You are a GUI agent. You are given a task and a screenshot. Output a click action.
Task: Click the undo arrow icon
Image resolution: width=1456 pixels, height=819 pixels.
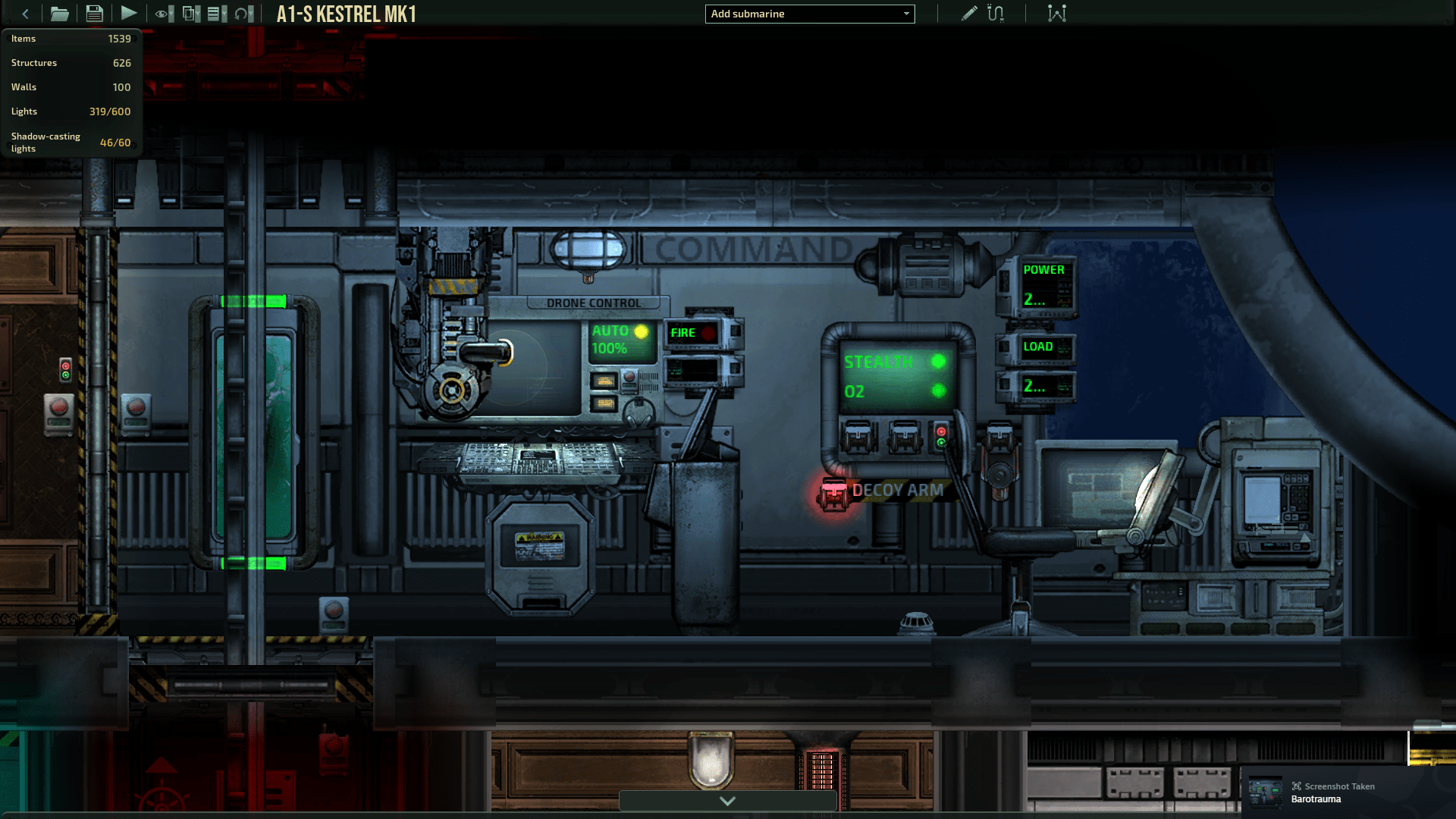click(241, 14)
